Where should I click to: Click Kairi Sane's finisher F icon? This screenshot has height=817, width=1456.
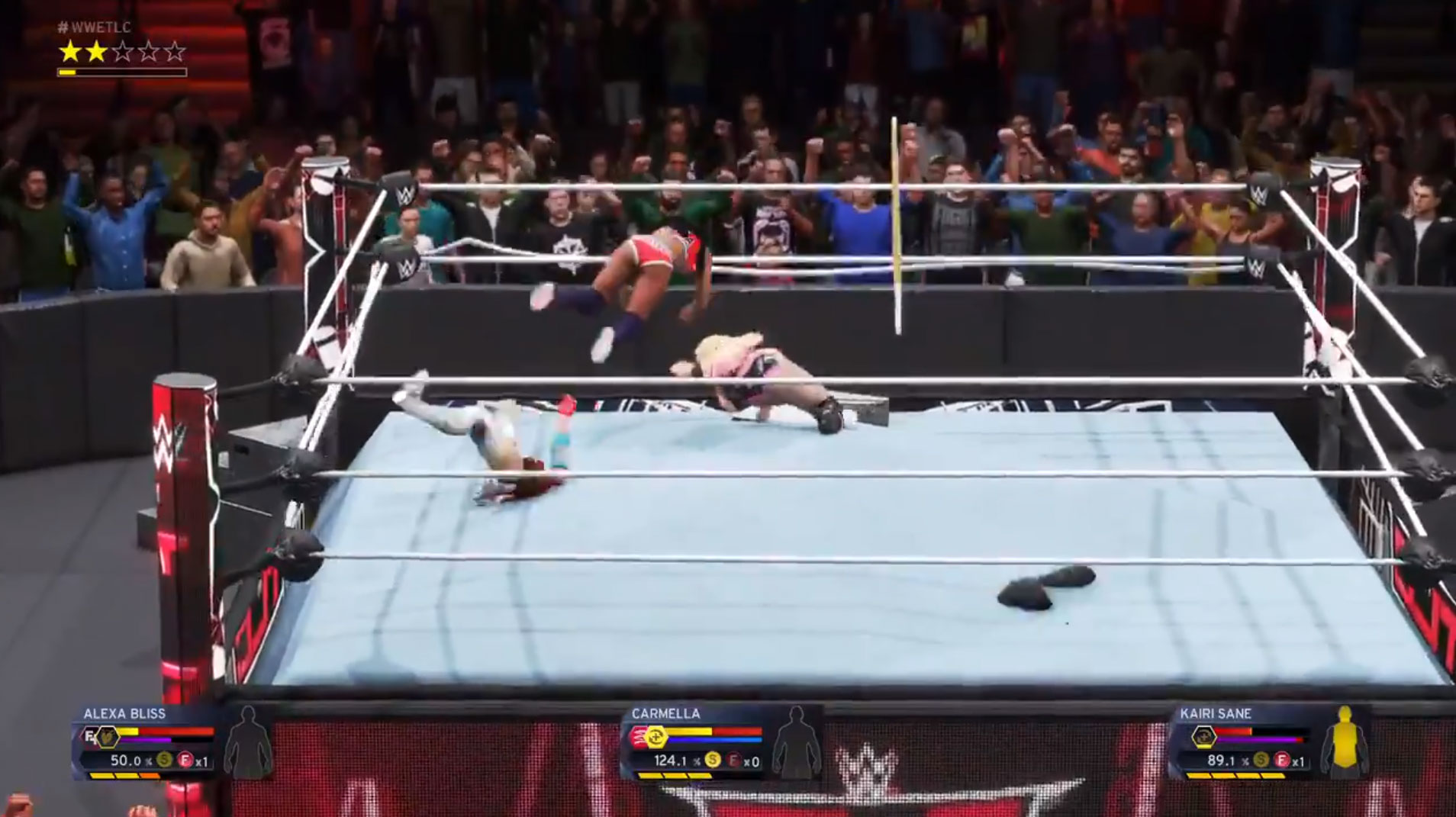tap(1282, 760)
